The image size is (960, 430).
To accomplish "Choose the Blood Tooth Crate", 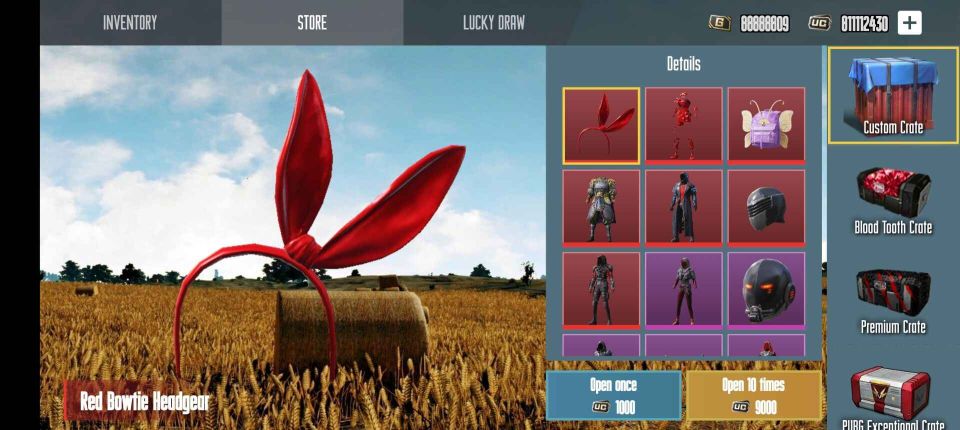I will click(893, 200).
